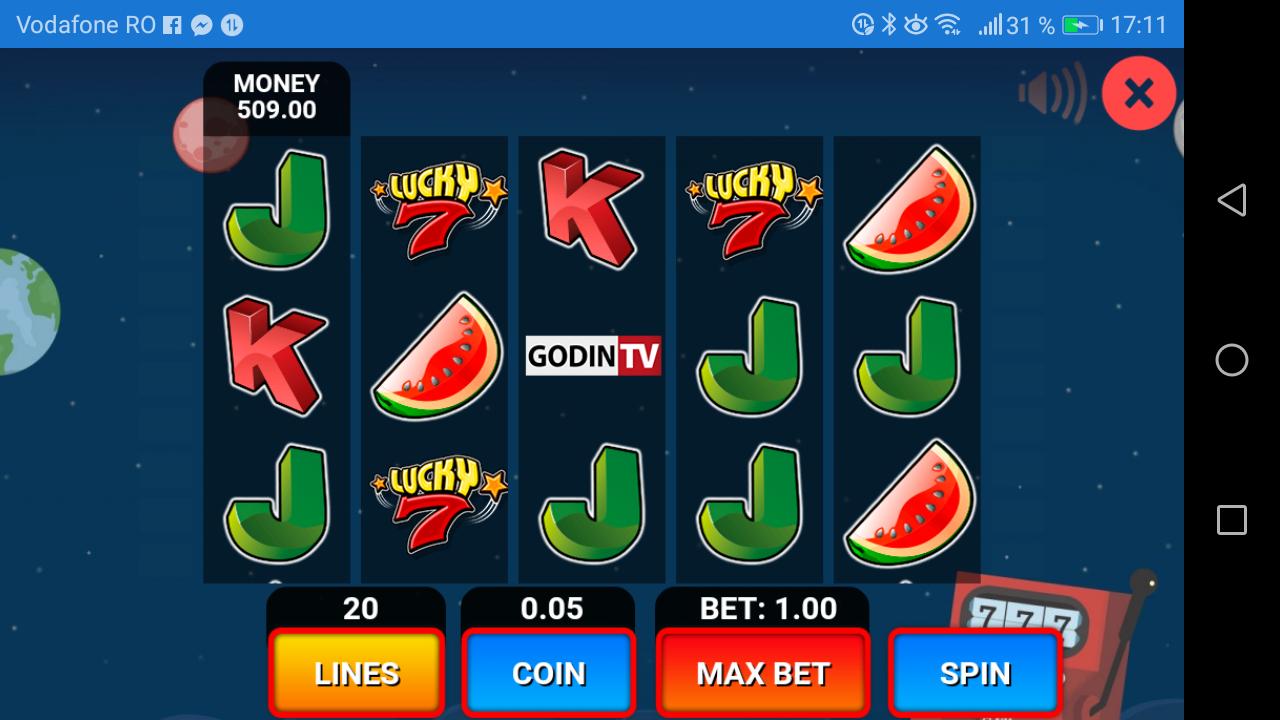The width and height of the screenshot is (1280, 720).
Task: Tap the MONEY 509.00 balance display
Action: click(x=276, y=97)
